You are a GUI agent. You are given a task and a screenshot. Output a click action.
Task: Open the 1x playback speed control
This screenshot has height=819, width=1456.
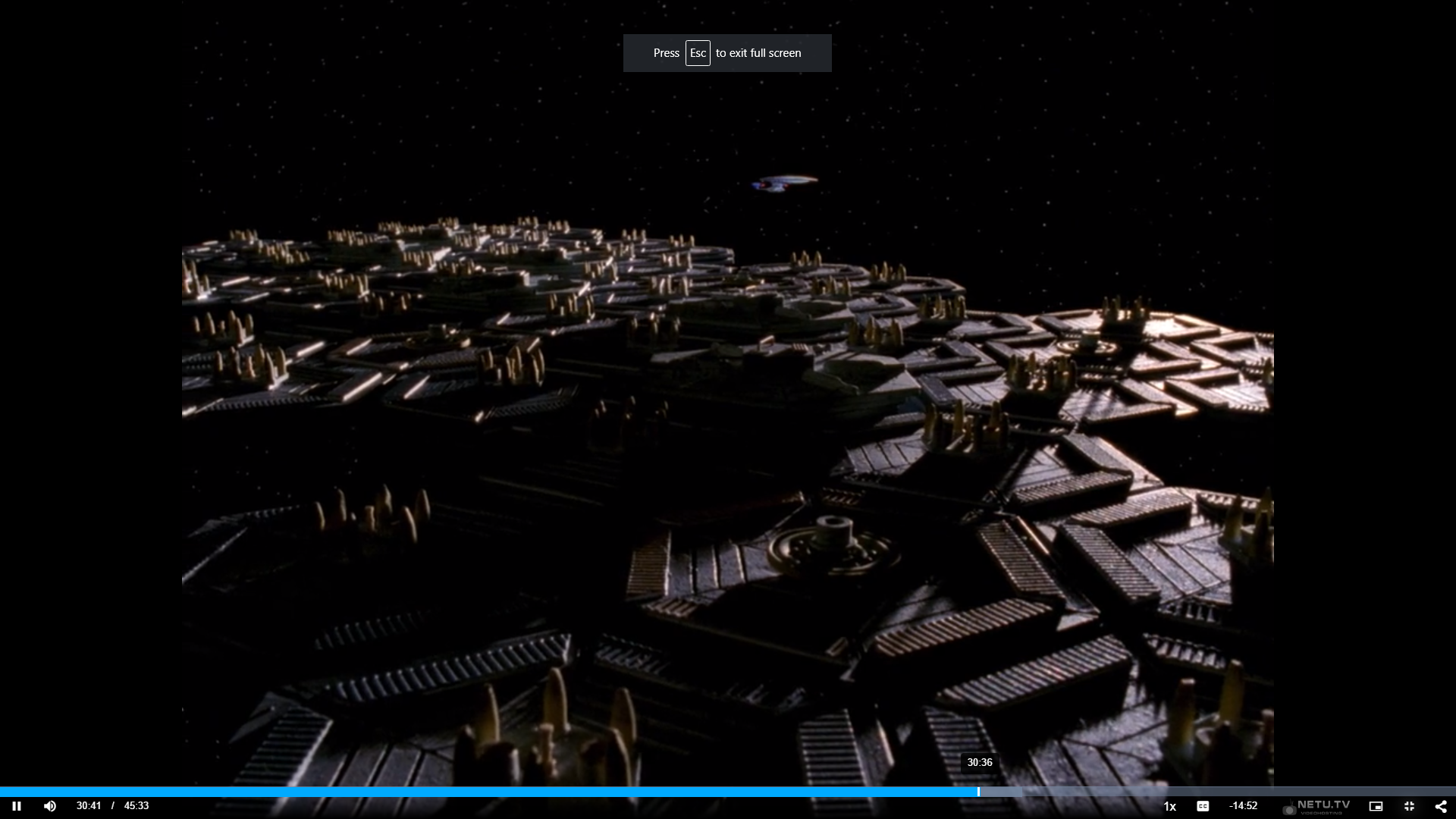click(1169, 806)
